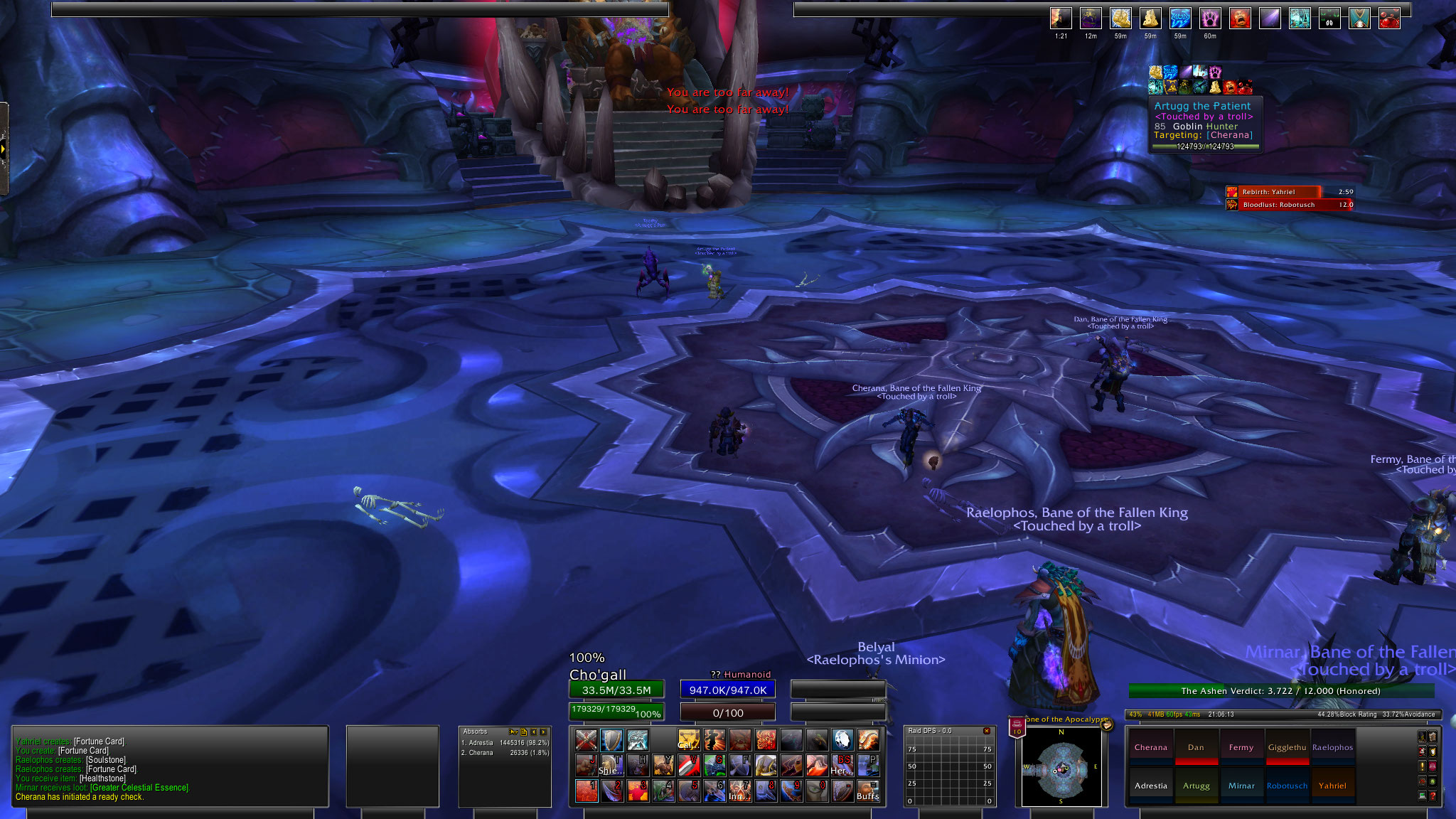This screenshot has height=819, width=1456.
Task: Click the raid zone minimap
Action: (x=1061, y=769)
